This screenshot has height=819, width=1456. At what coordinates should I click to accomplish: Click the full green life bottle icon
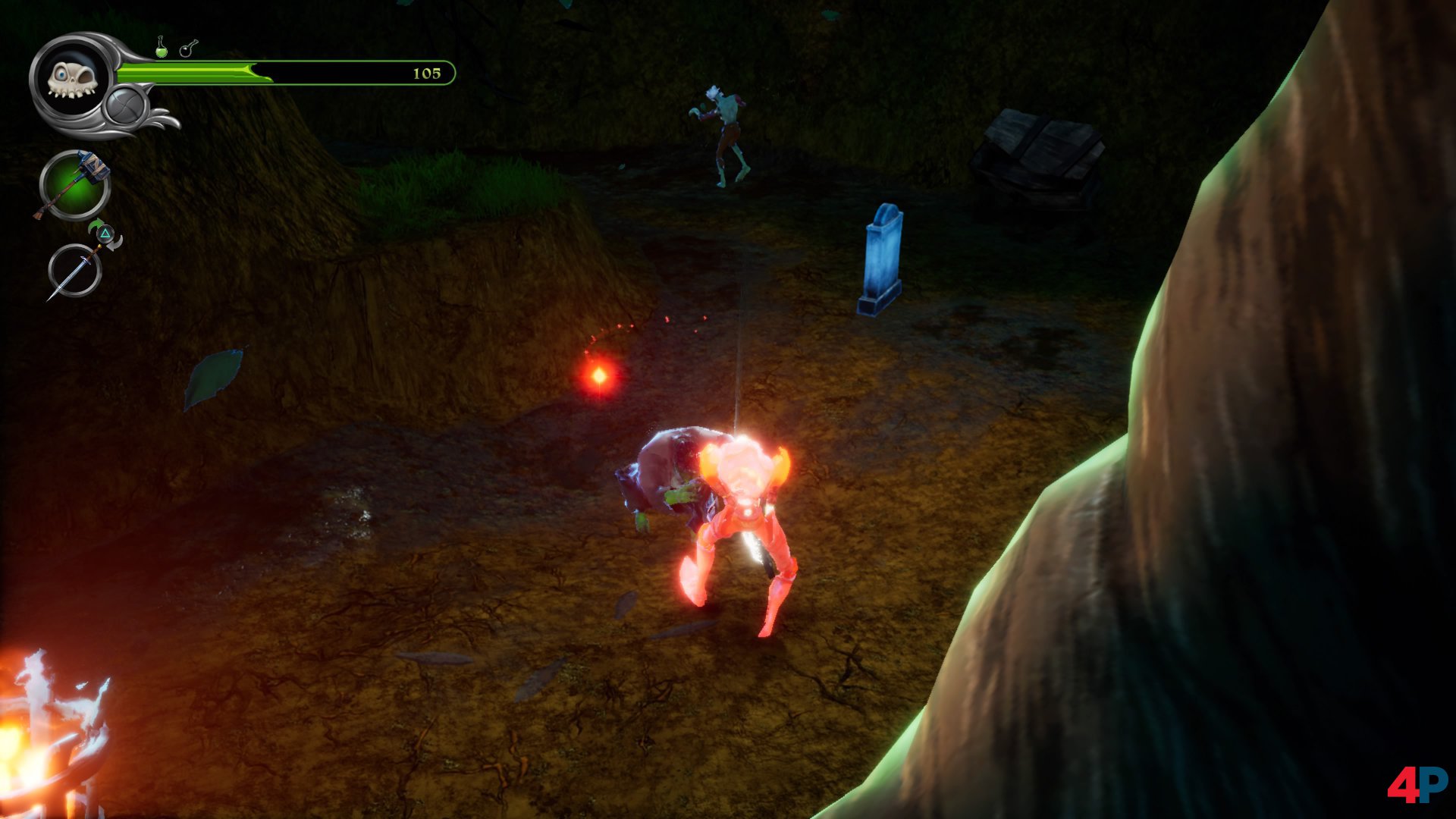click(161, 47)
